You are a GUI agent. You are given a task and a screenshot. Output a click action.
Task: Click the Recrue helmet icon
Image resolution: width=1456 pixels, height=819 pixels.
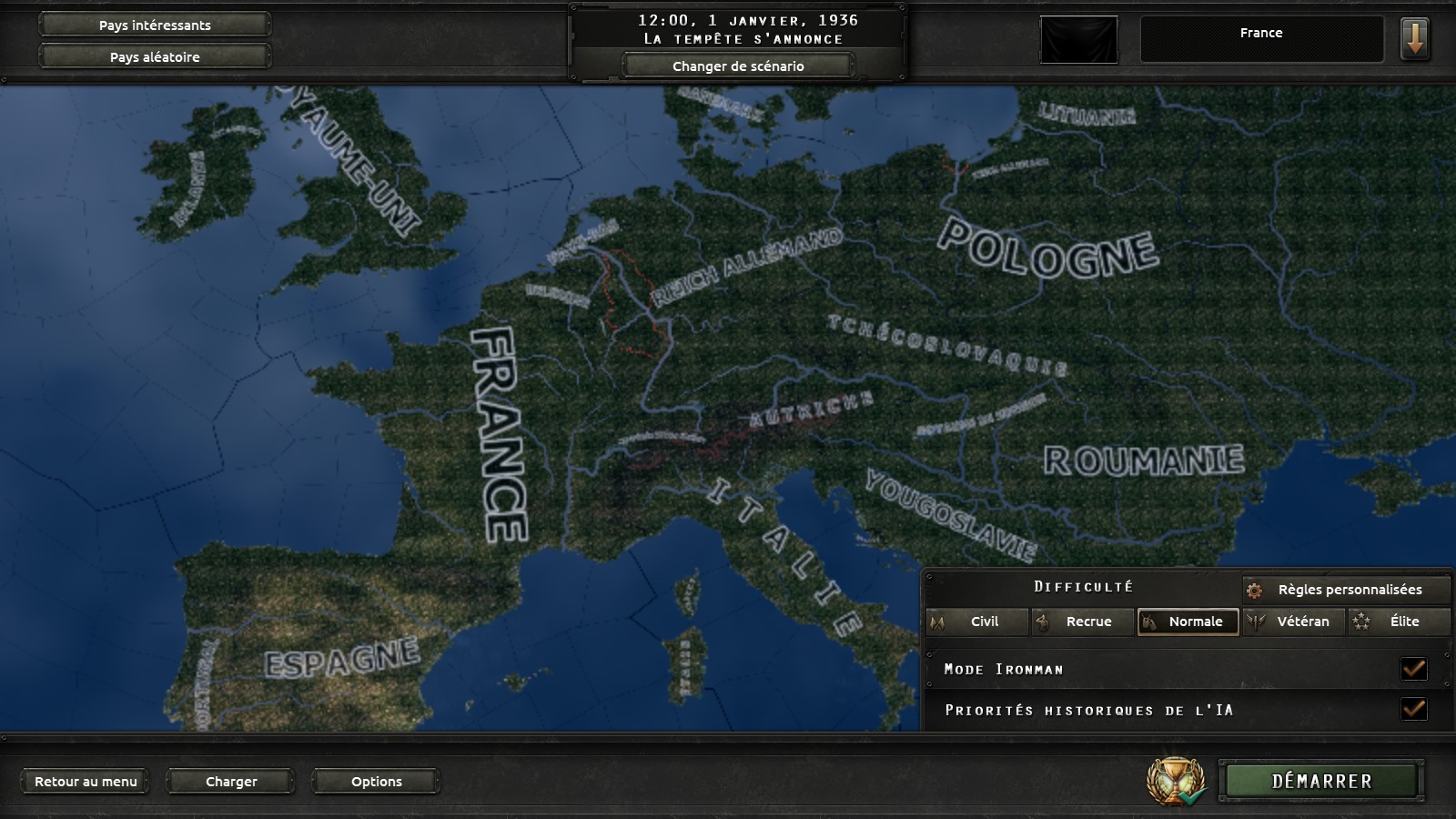(1044, 622)
